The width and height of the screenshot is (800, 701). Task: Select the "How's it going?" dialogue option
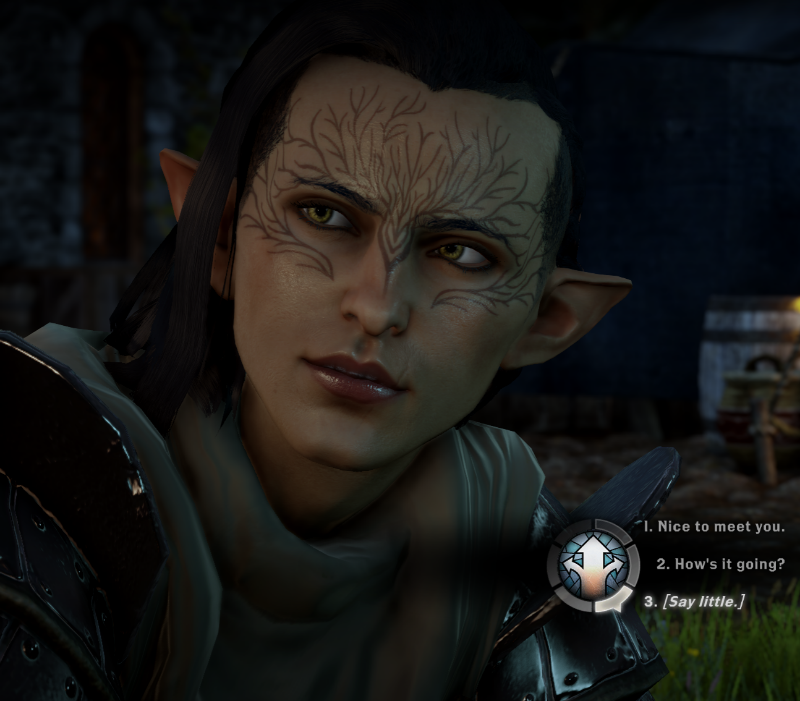[720, 563]
